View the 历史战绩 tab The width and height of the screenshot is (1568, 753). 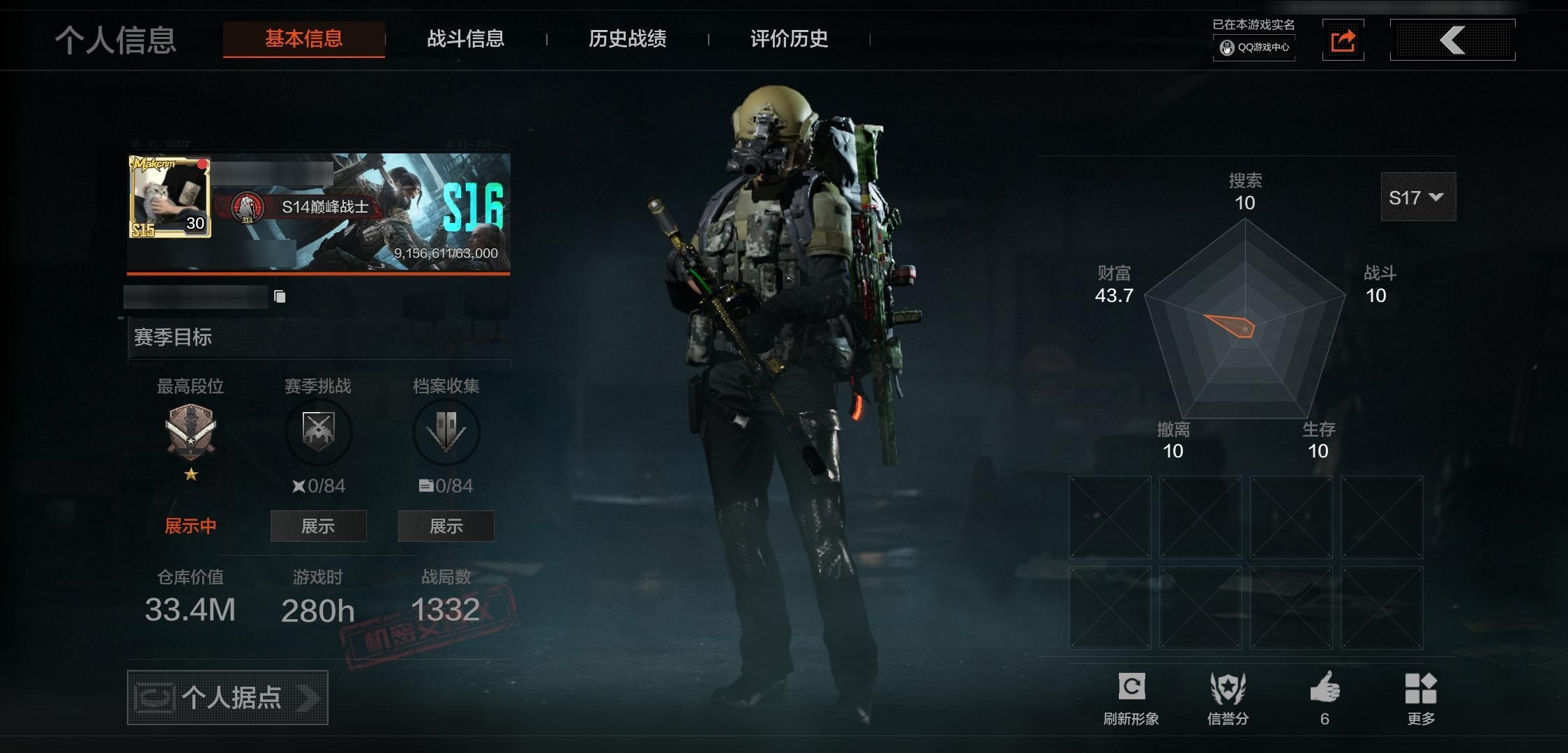click(x=627, y=39)
